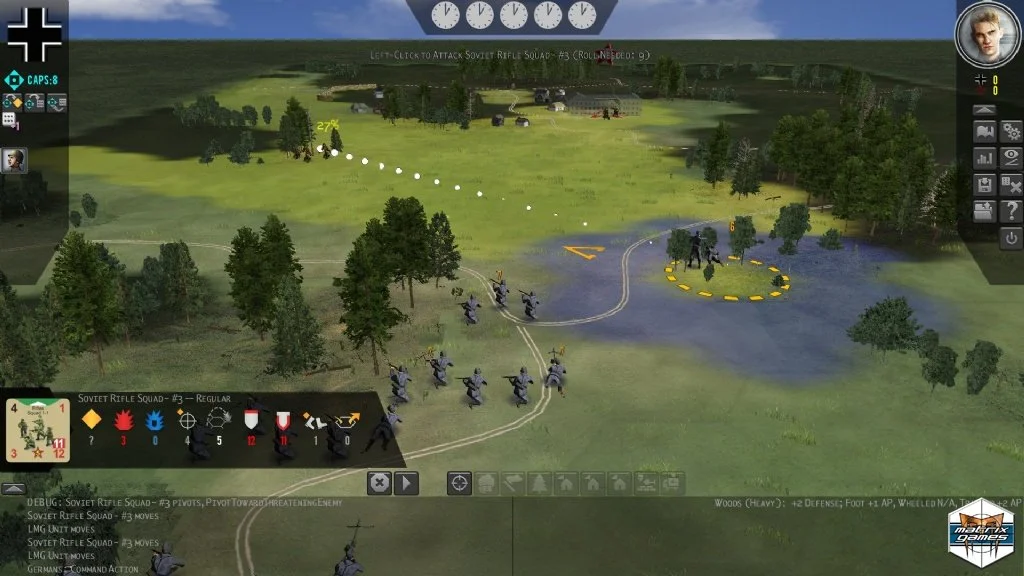Click the dice card icon with number 1

point(11,121)
